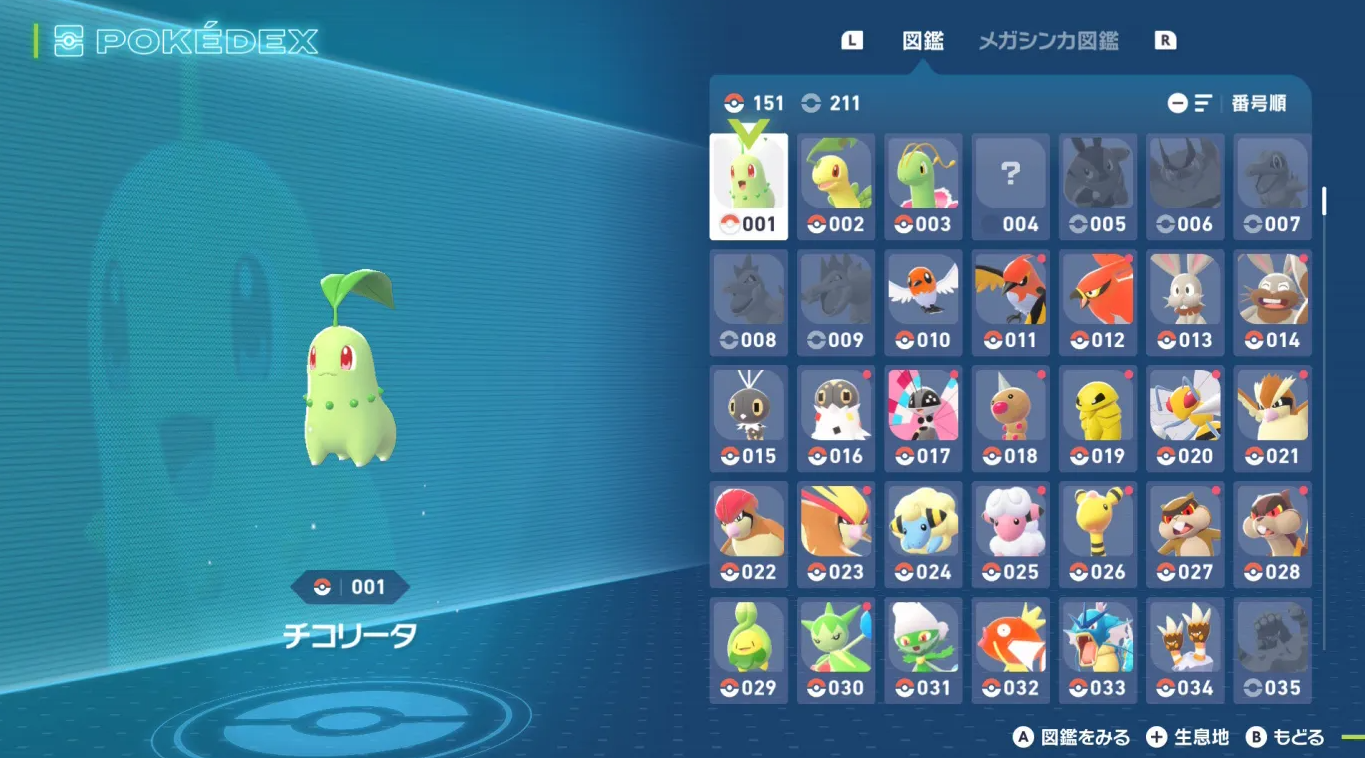Image resolution: width=1365 pixels, height=758 pixels.
Task: Choose Gyarados at entry 033
Action: [1097, 651]
